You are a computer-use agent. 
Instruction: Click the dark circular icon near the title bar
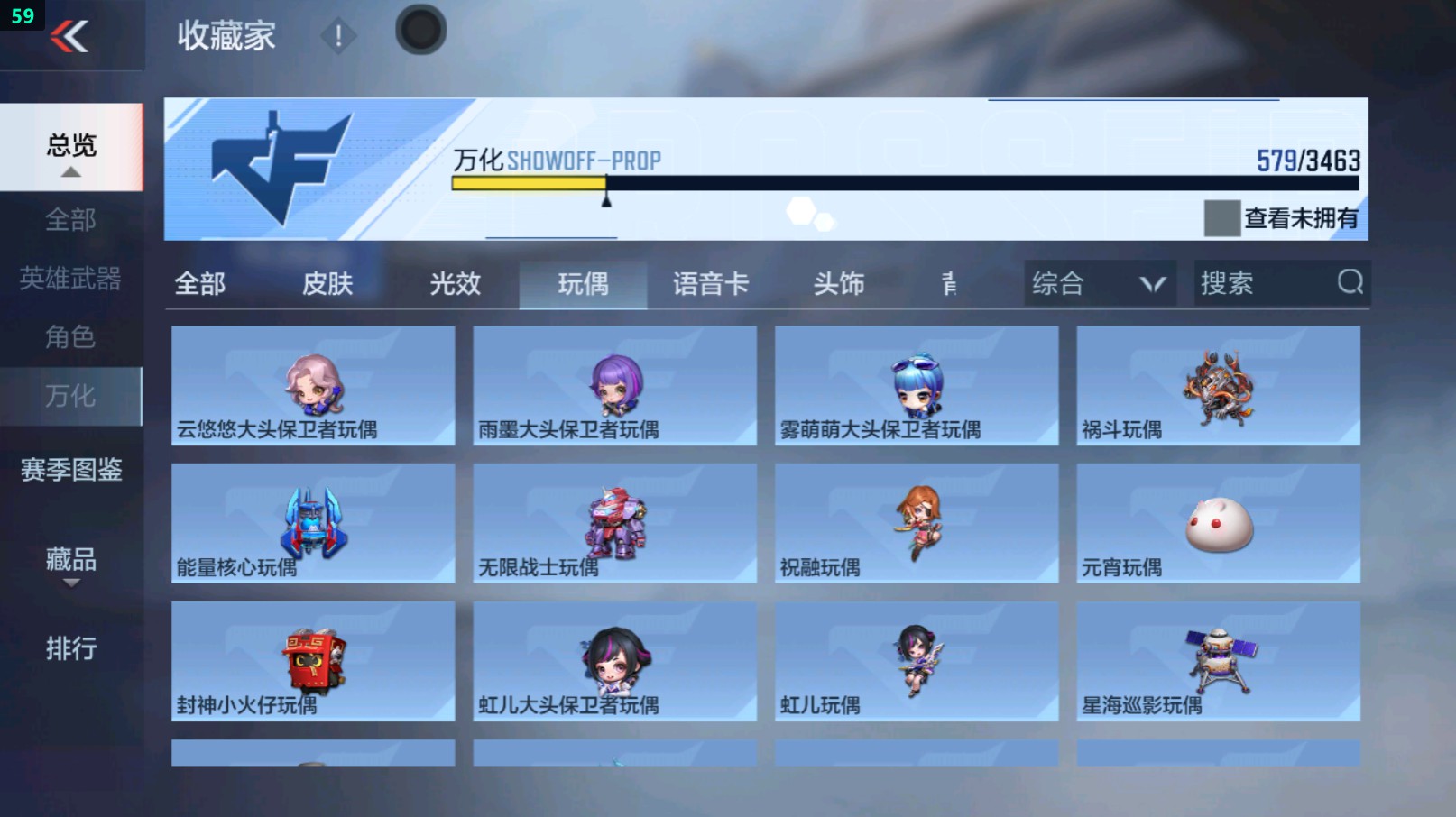tap(420, 28)
